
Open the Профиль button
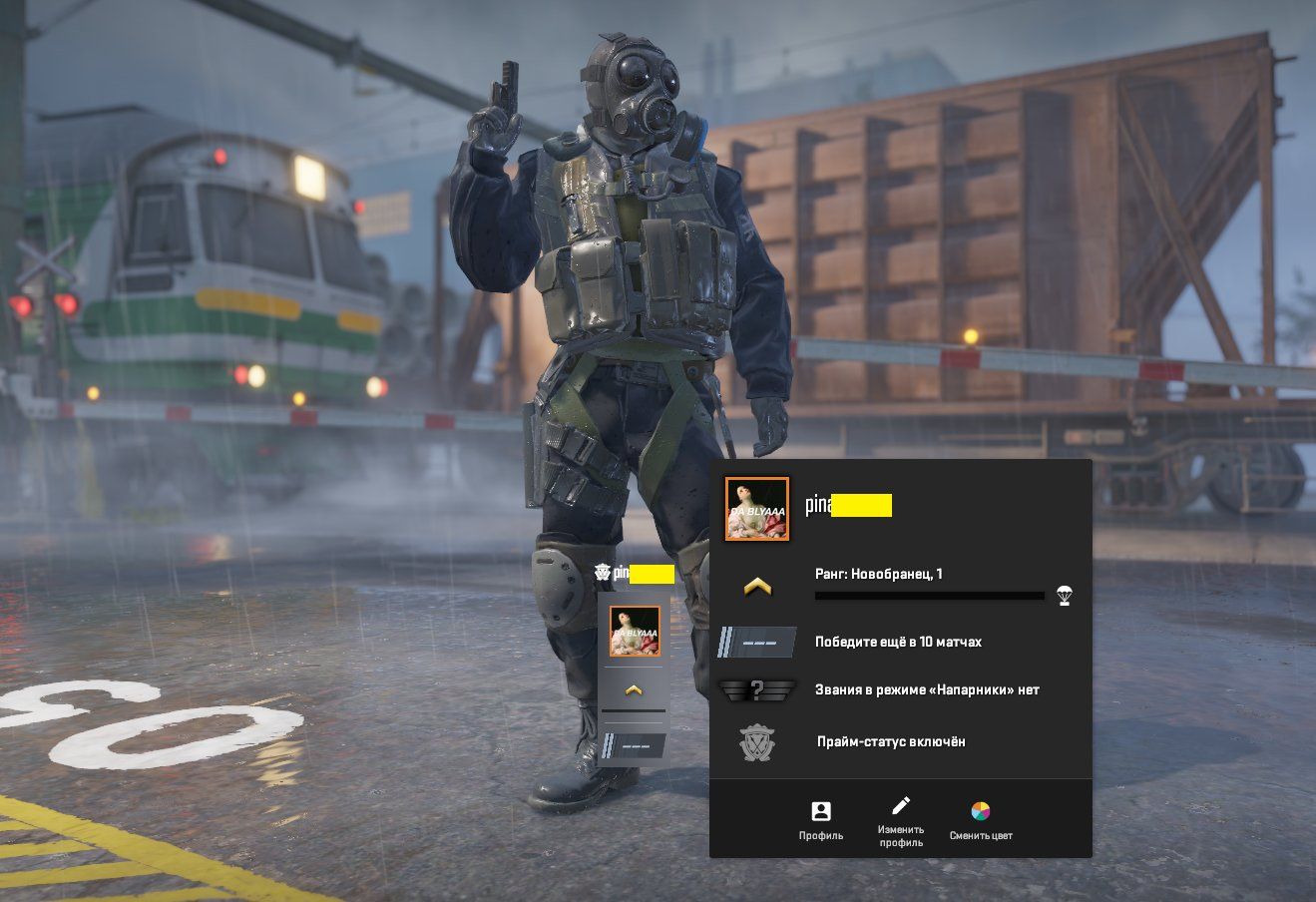click(821, 820)
